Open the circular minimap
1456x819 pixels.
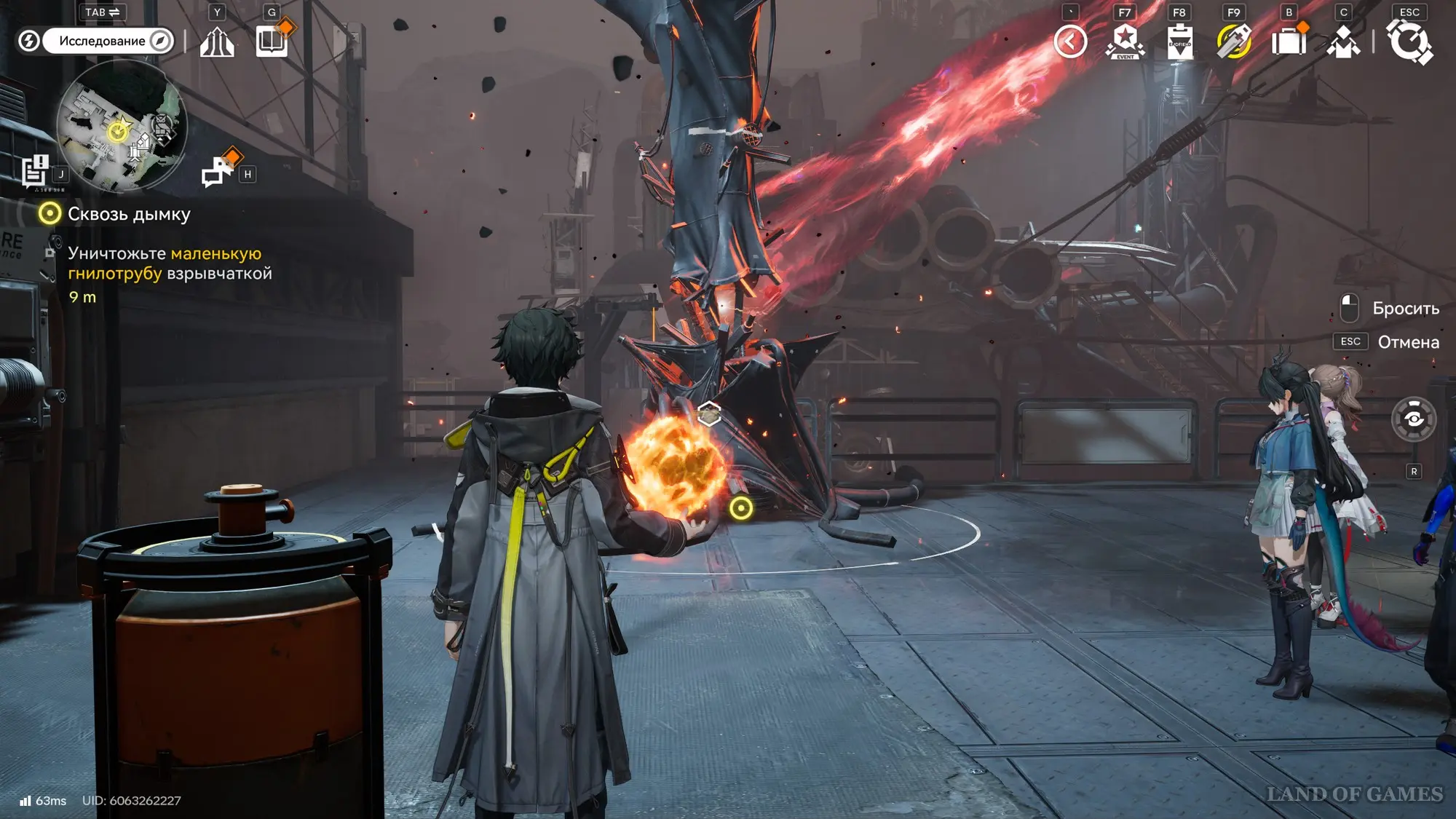[x=122, y=125]
